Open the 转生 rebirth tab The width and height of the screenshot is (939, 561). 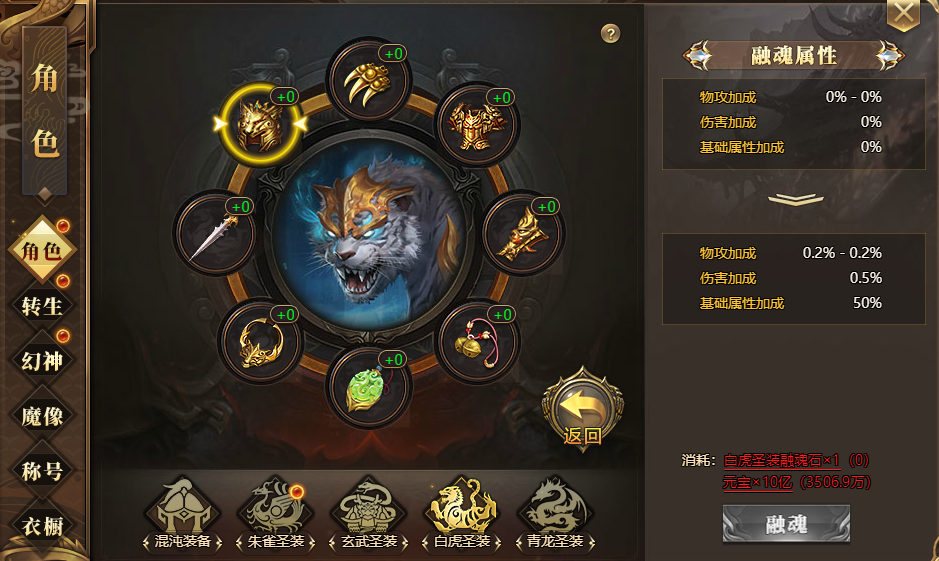[42, 305]
